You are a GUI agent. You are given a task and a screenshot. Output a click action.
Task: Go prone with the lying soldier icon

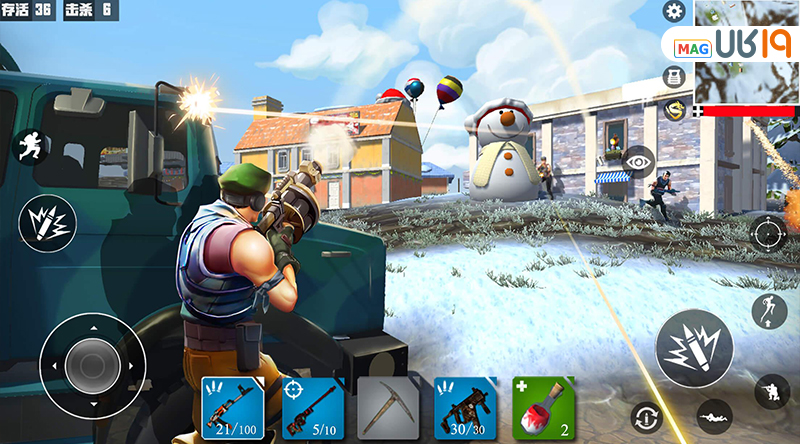713,412
